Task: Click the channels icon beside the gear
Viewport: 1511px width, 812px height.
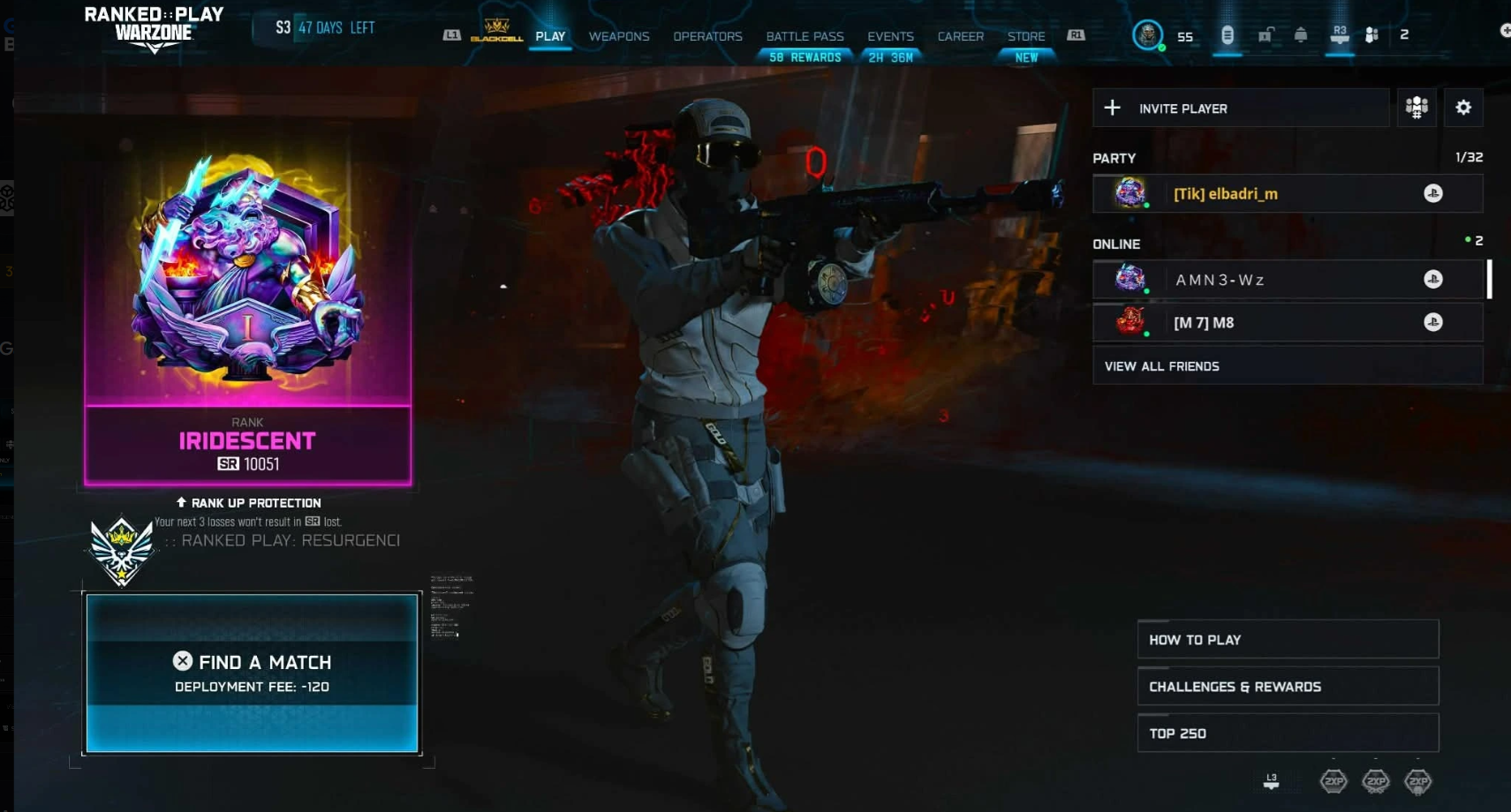Action: (x=1417, y=107)
